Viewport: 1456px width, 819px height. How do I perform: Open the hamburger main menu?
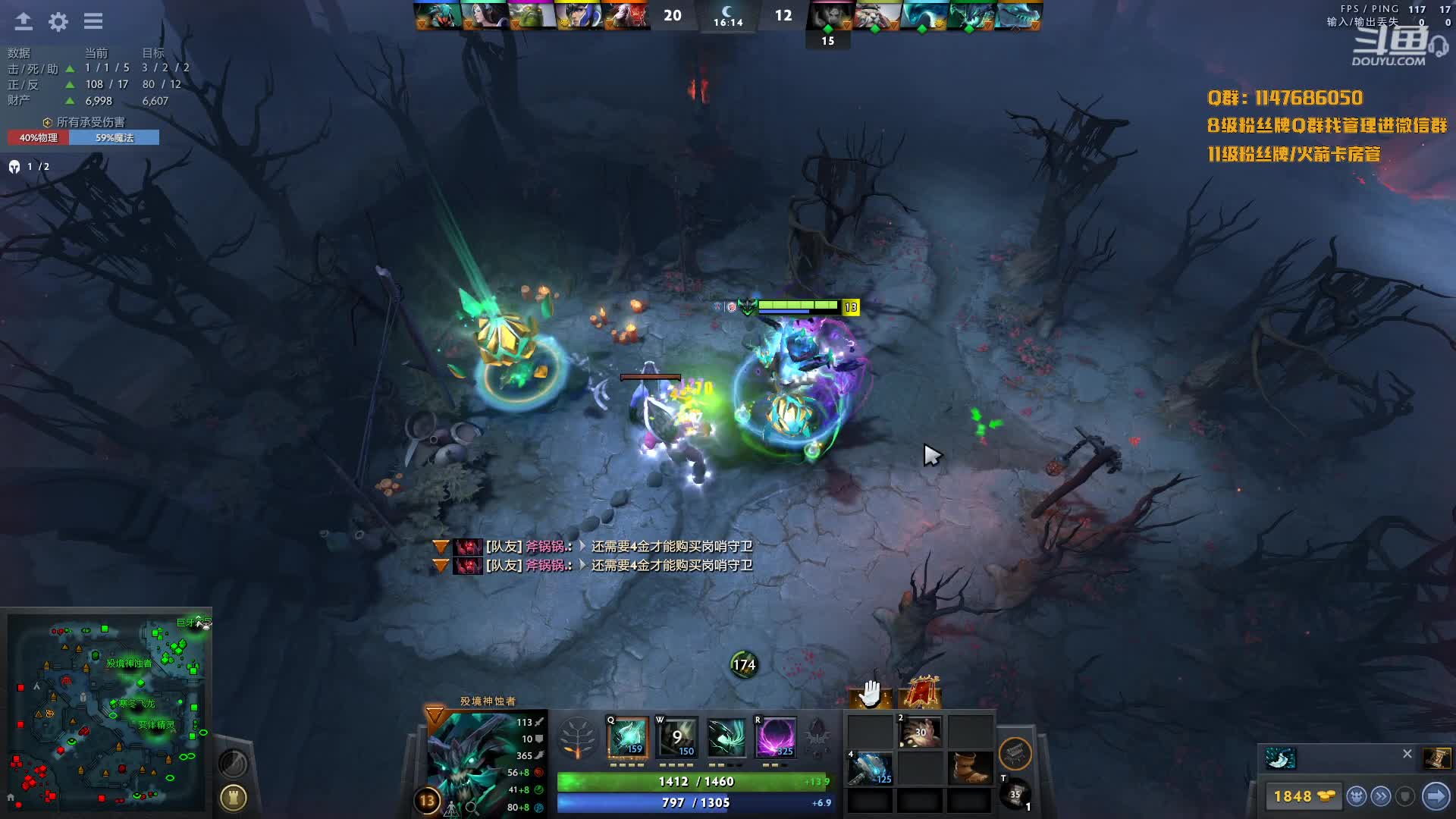click(93, 21)
